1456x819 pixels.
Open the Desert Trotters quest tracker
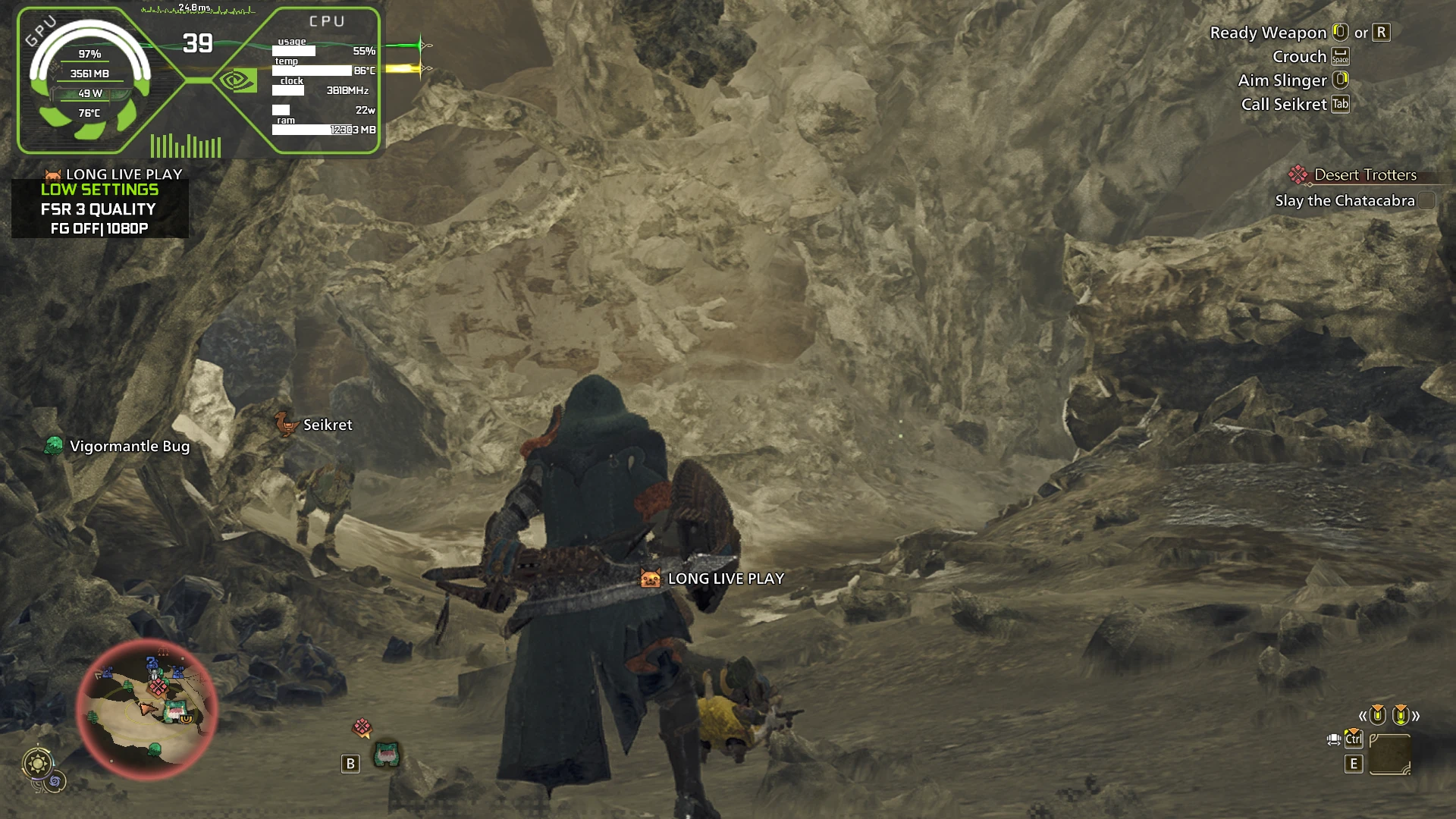point(1364,175)
